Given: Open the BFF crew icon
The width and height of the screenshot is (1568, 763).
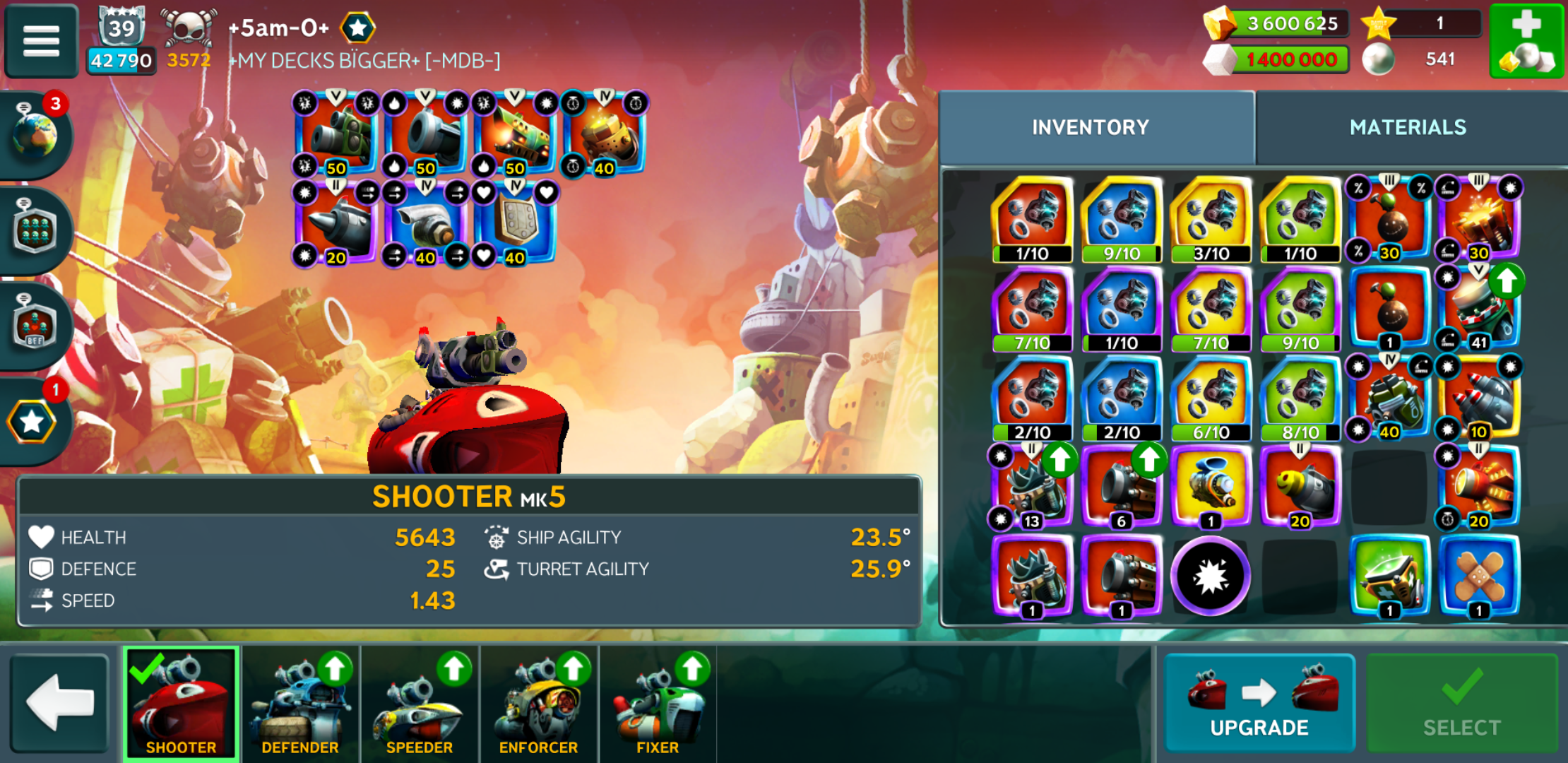Looking at the screenshot, I should point(35,326).
